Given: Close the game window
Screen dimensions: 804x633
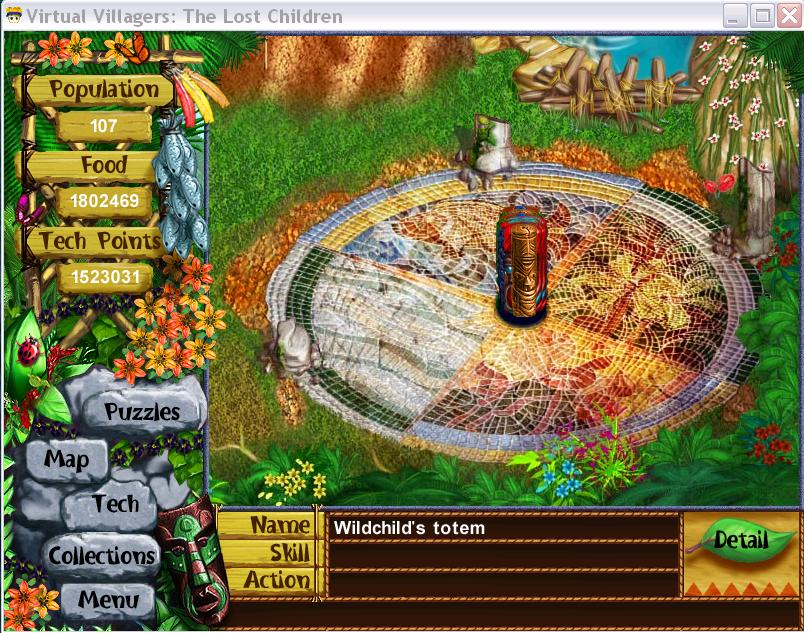Looking at the screenshot, I should point(787,16).
